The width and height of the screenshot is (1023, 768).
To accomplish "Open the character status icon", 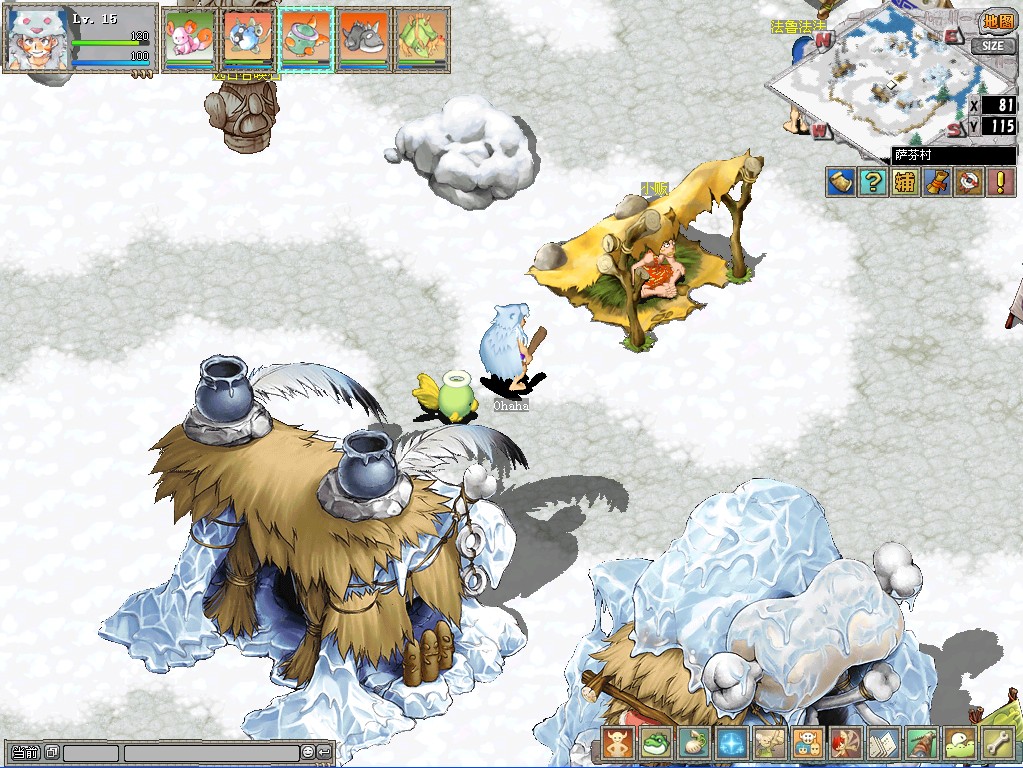I will tap(618, 743).
